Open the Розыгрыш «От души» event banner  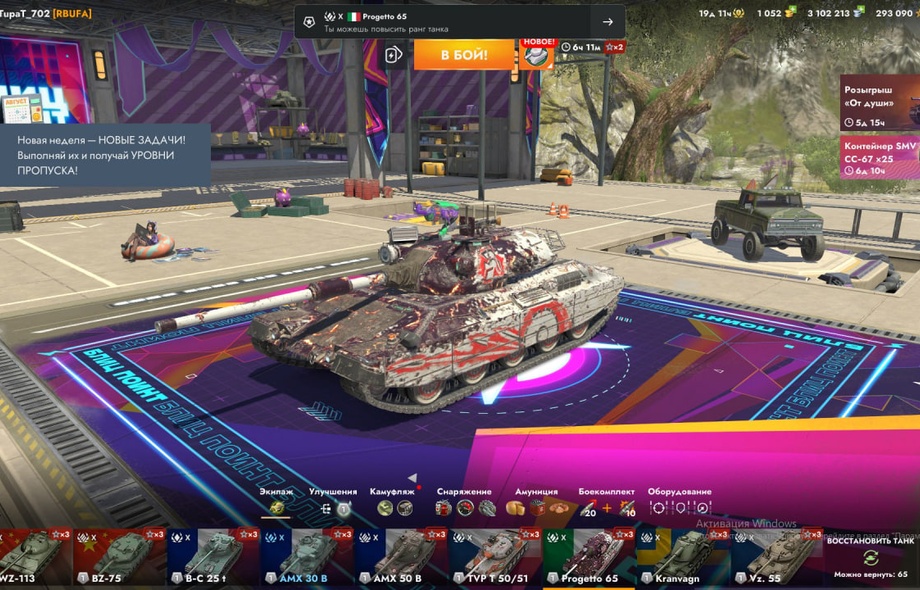tap(879, 103)
